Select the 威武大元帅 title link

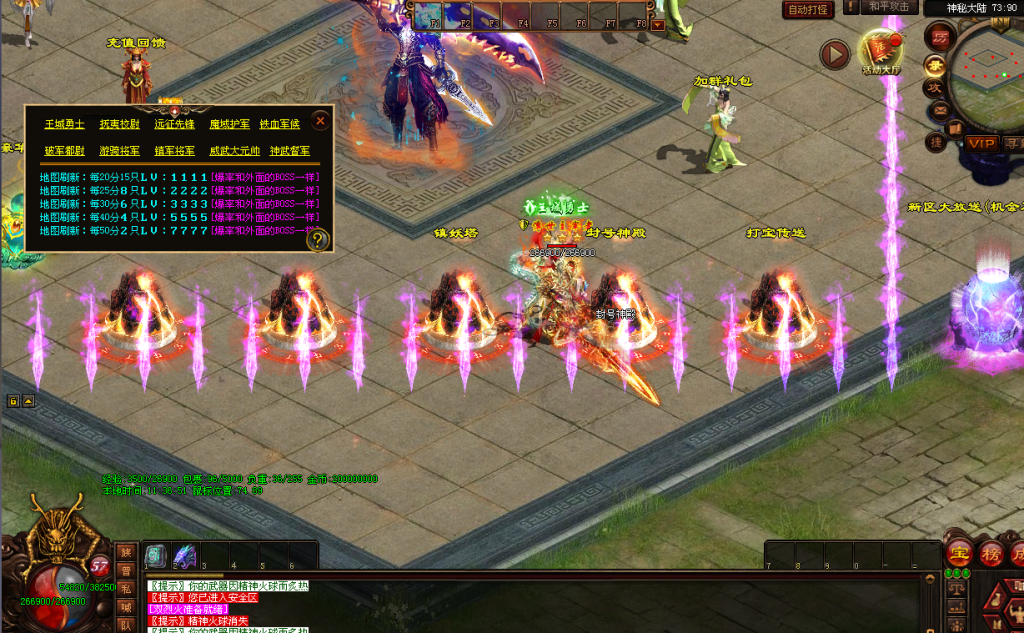coord(234,151)
